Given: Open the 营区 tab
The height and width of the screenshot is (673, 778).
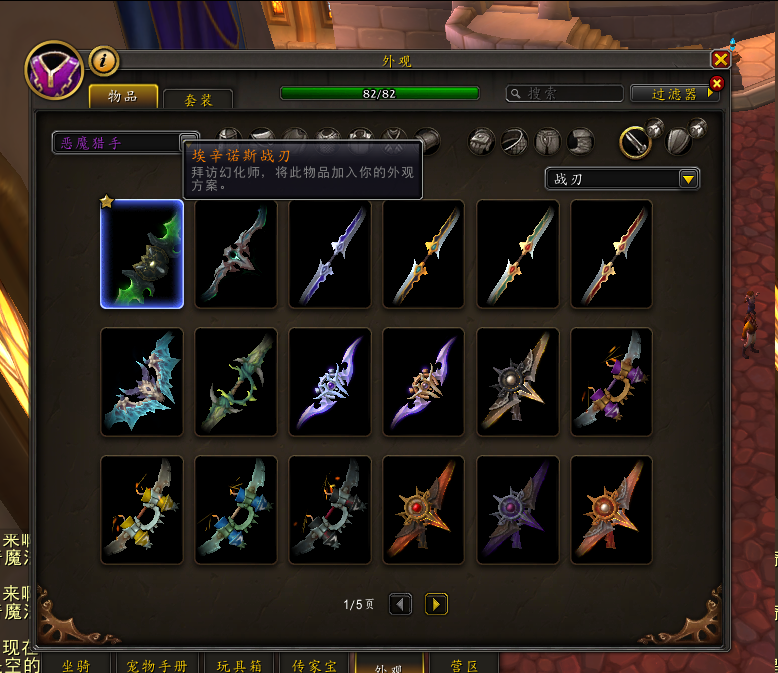Looking at the screenshot, I should coord(463,665).
